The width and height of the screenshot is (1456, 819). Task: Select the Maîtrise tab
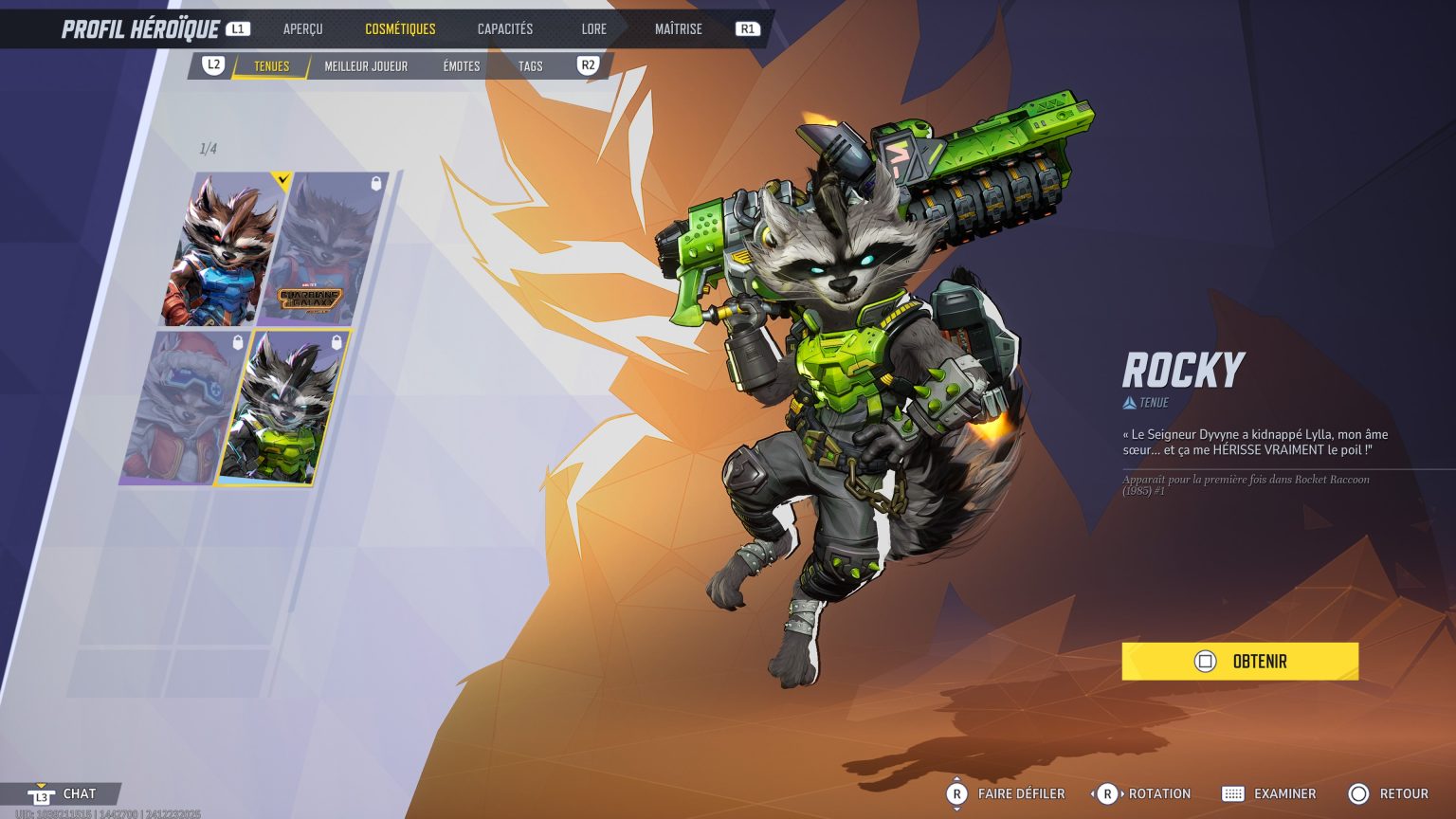coord(679,28)
